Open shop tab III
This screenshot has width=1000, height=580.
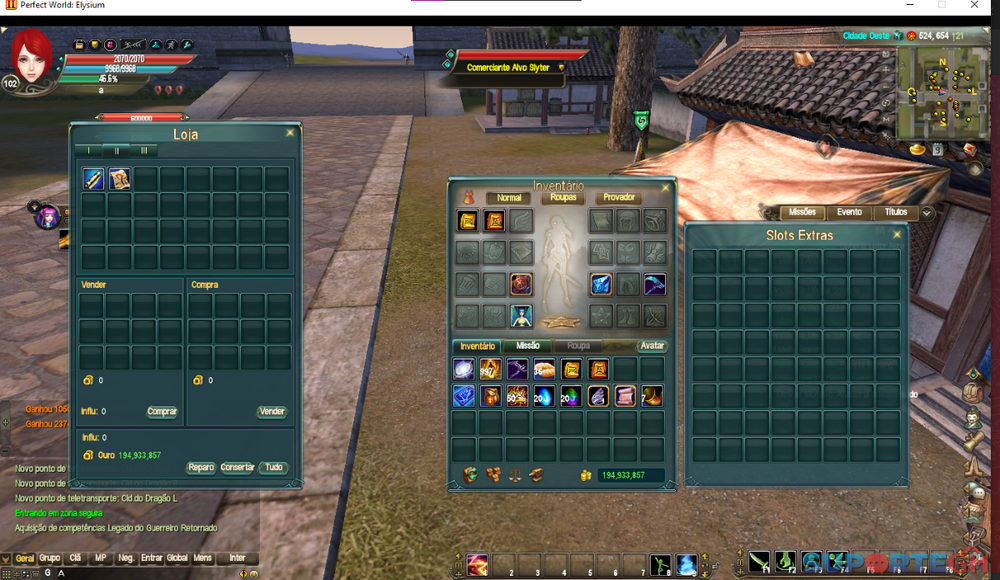tap(144, 150)
